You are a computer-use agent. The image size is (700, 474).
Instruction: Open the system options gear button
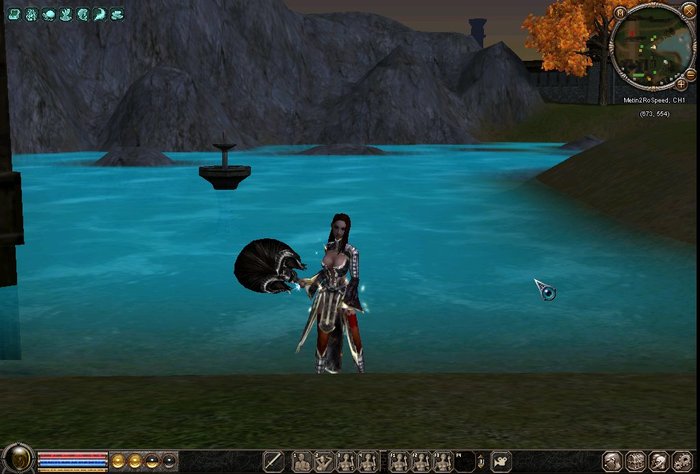point(683,461)
